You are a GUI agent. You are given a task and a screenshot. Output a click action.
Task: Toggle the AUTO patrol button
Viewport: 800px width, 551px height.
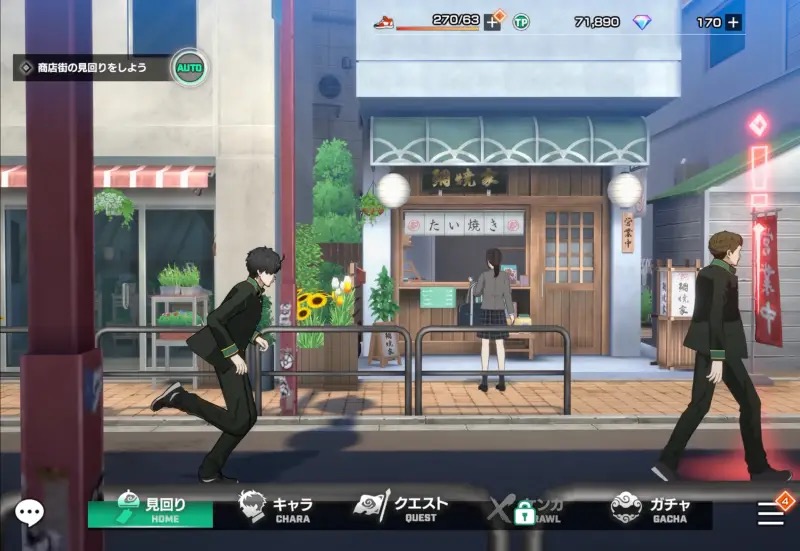(188, 68)
